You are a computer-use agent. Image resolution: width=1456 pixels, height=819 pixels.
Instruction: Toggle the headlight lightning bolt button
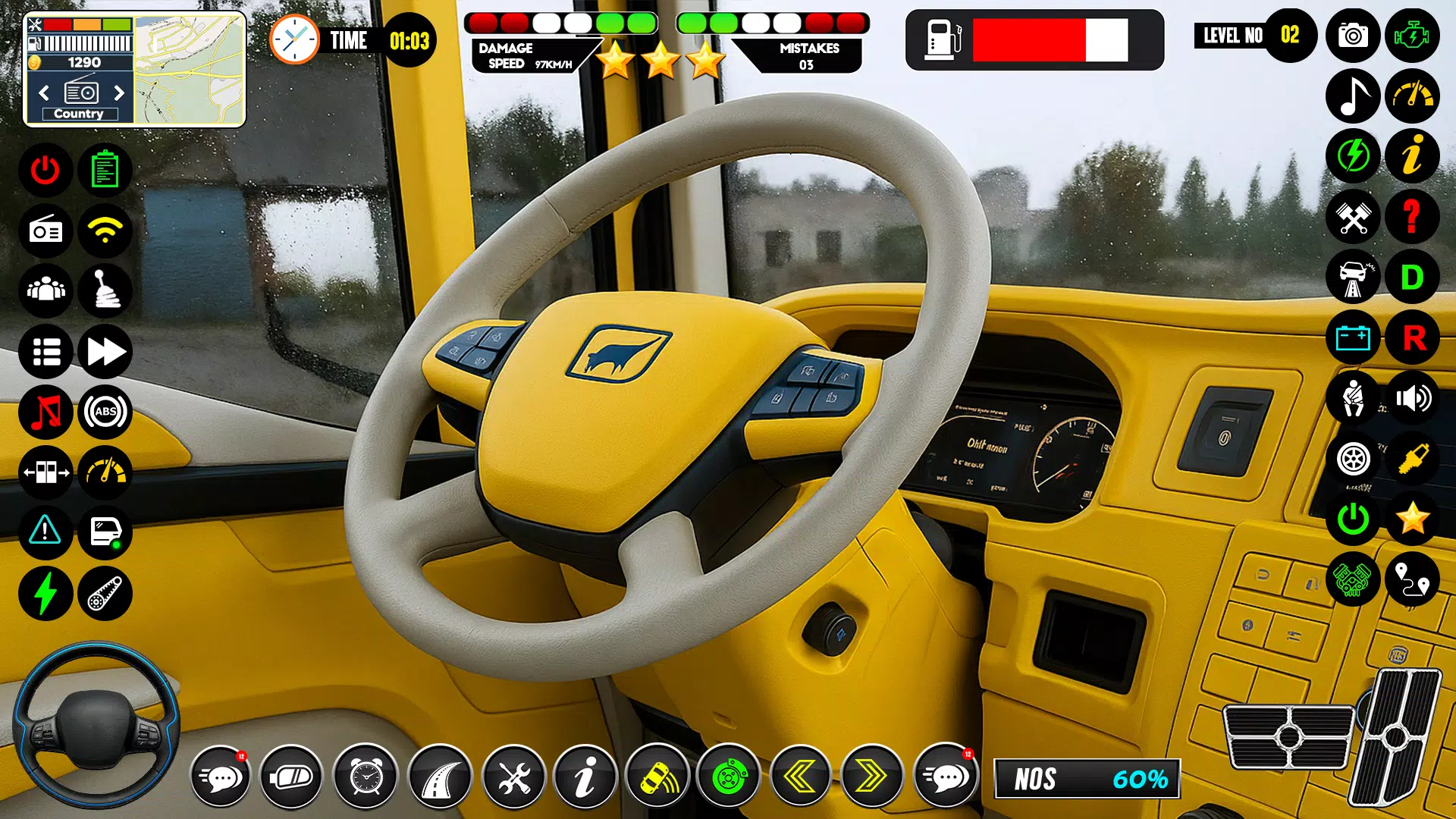point(46,595)
